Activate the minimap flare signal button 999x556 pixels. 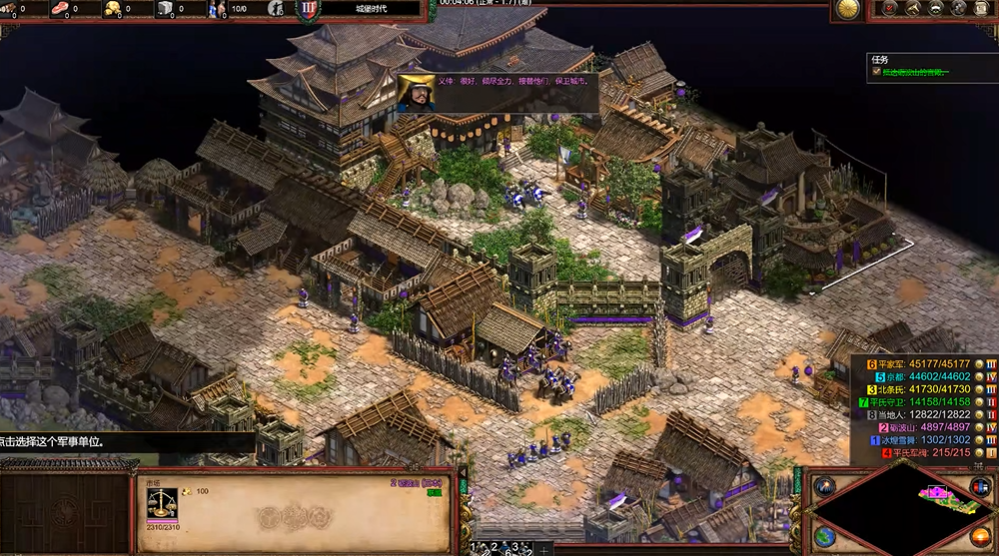[825, 487]
